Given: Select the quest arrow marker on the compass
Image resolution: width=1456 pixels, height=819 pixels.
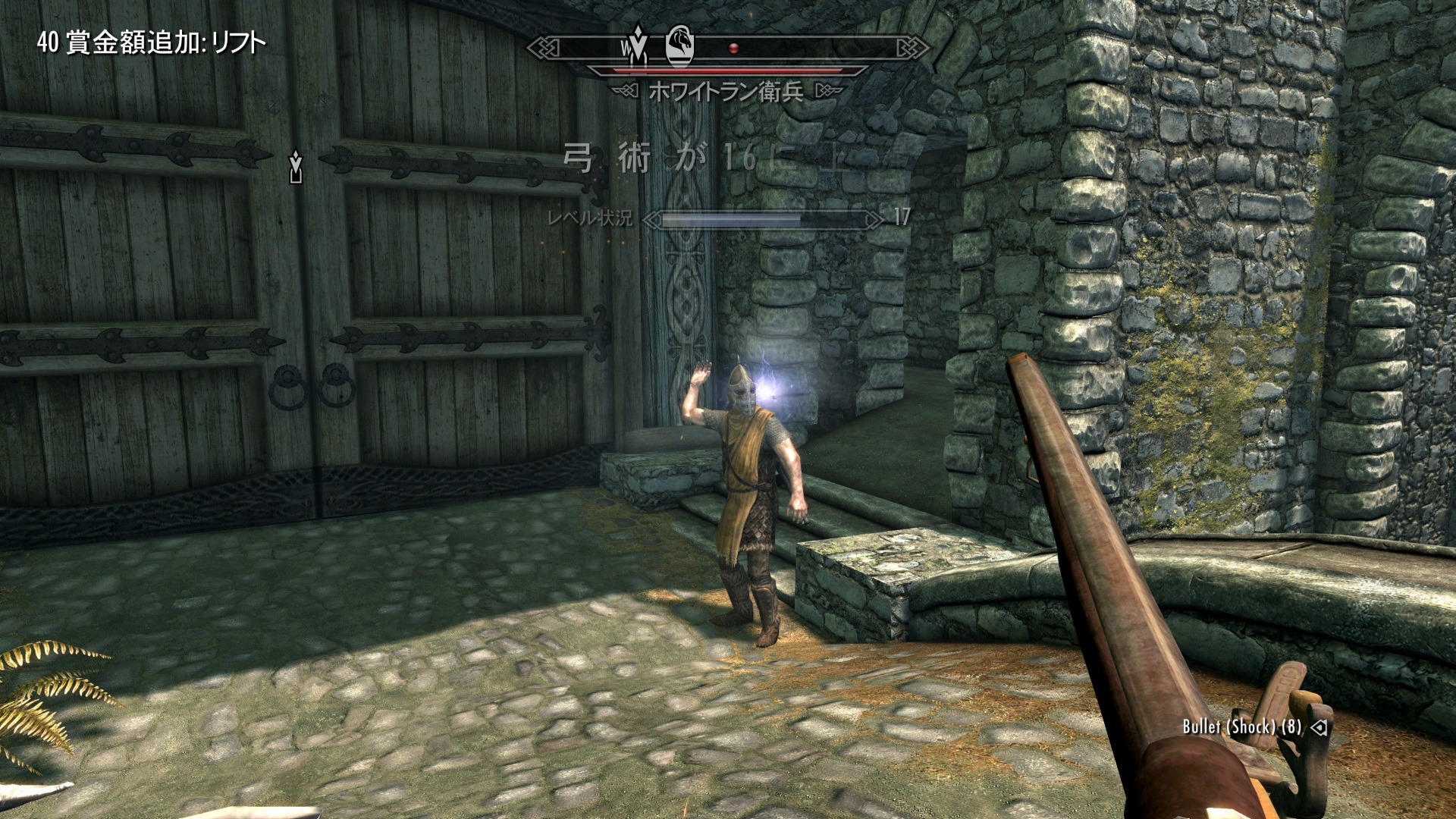Looking at the screenshot, I should pyautogui.click(x=638, y=45).
